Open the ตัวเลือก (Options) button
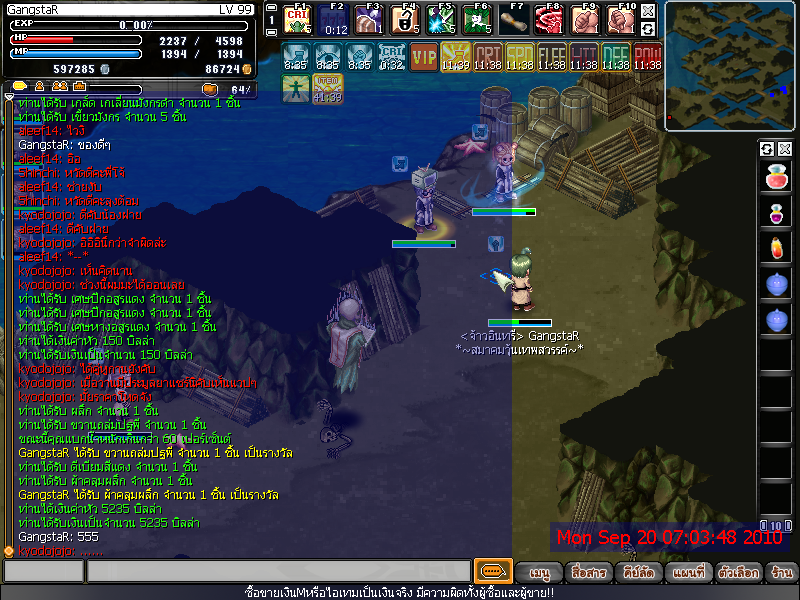This screenshot has width=800, height=600. [736, 573]
